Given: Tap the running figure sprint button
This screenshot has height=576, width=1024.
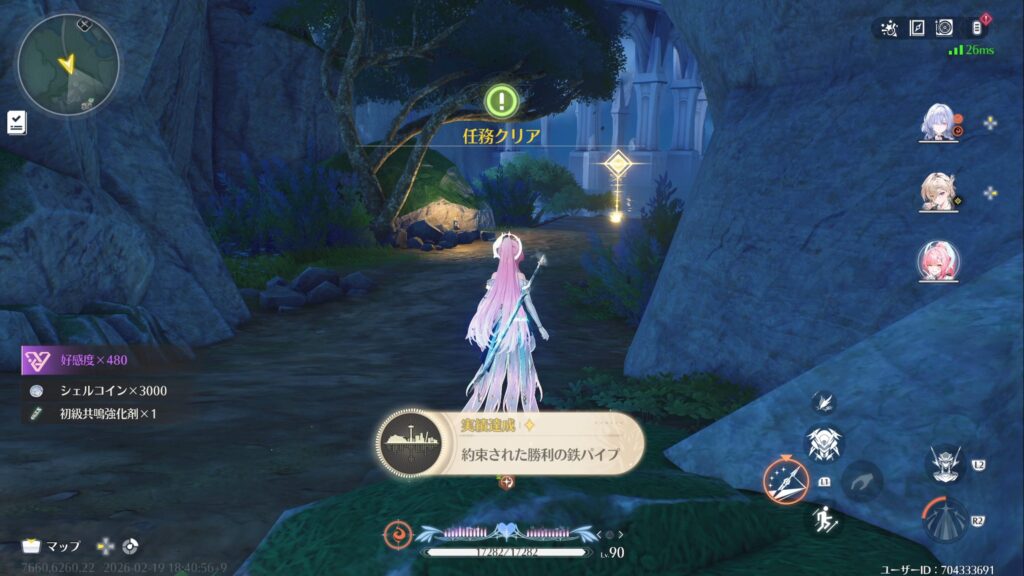Looking at the screenshot, I should click(824, 518).
